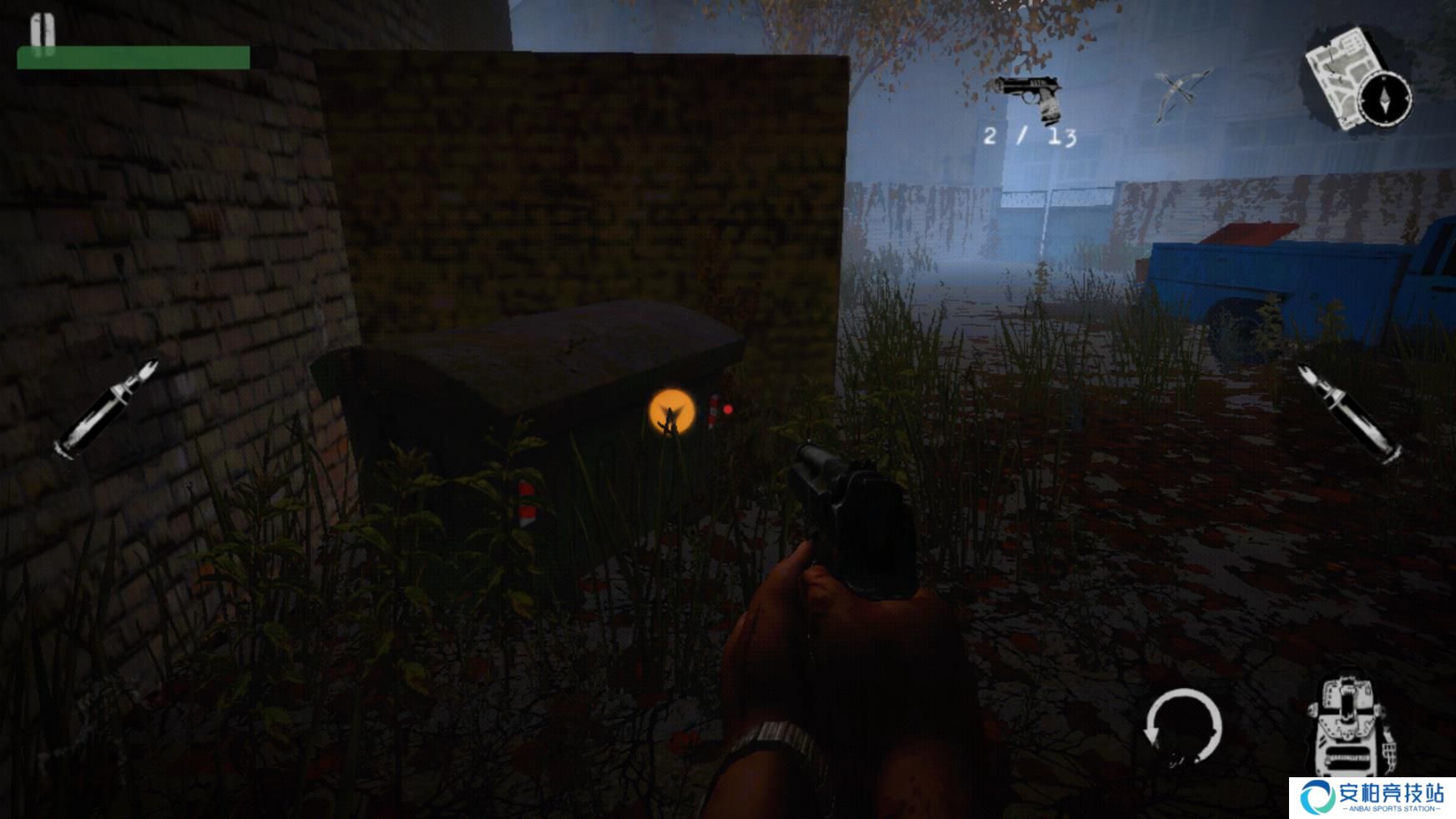Open the map with compass

point(1357,80)
